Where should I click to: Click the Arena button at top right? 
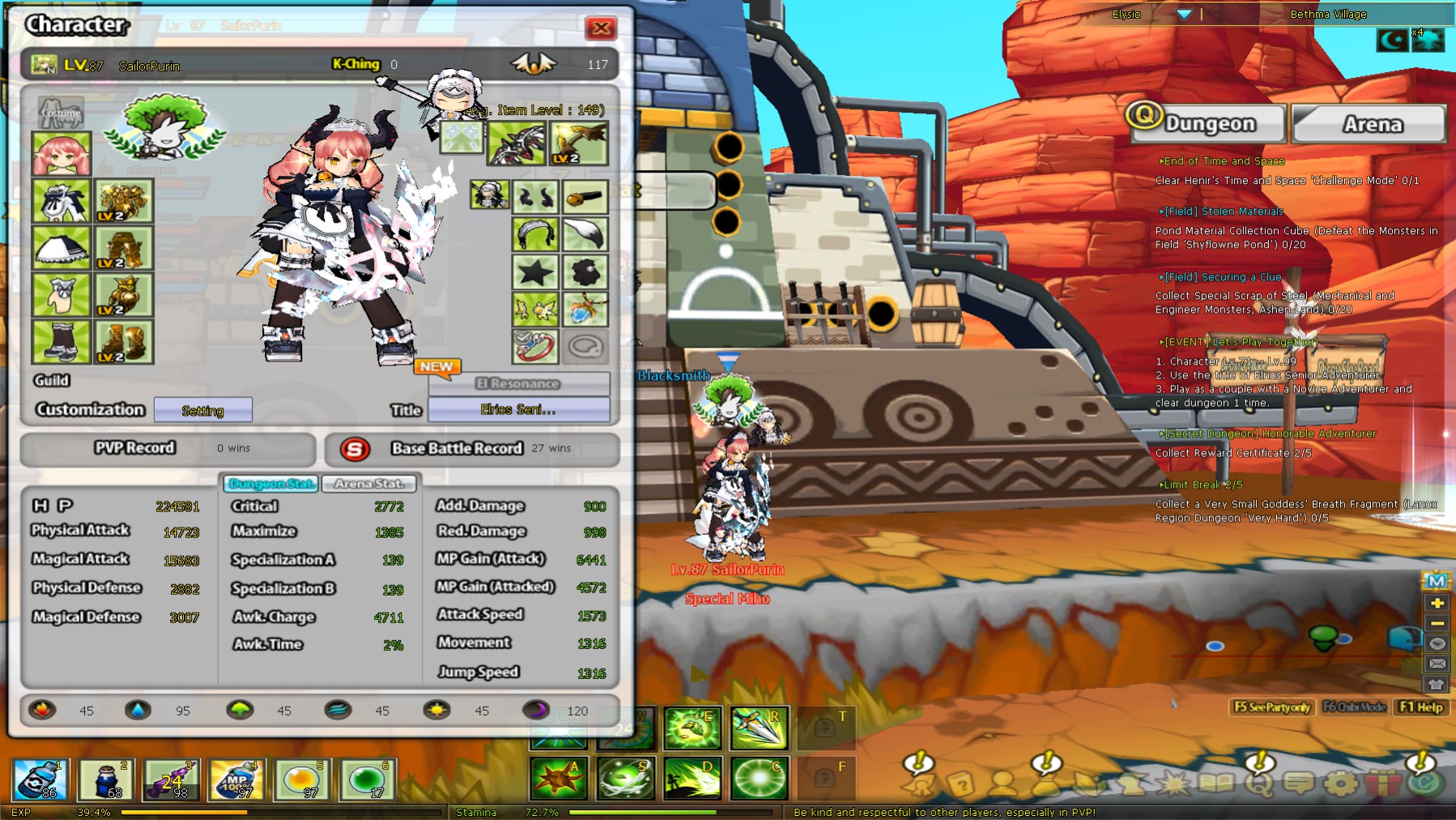[x=1369, y=123]
